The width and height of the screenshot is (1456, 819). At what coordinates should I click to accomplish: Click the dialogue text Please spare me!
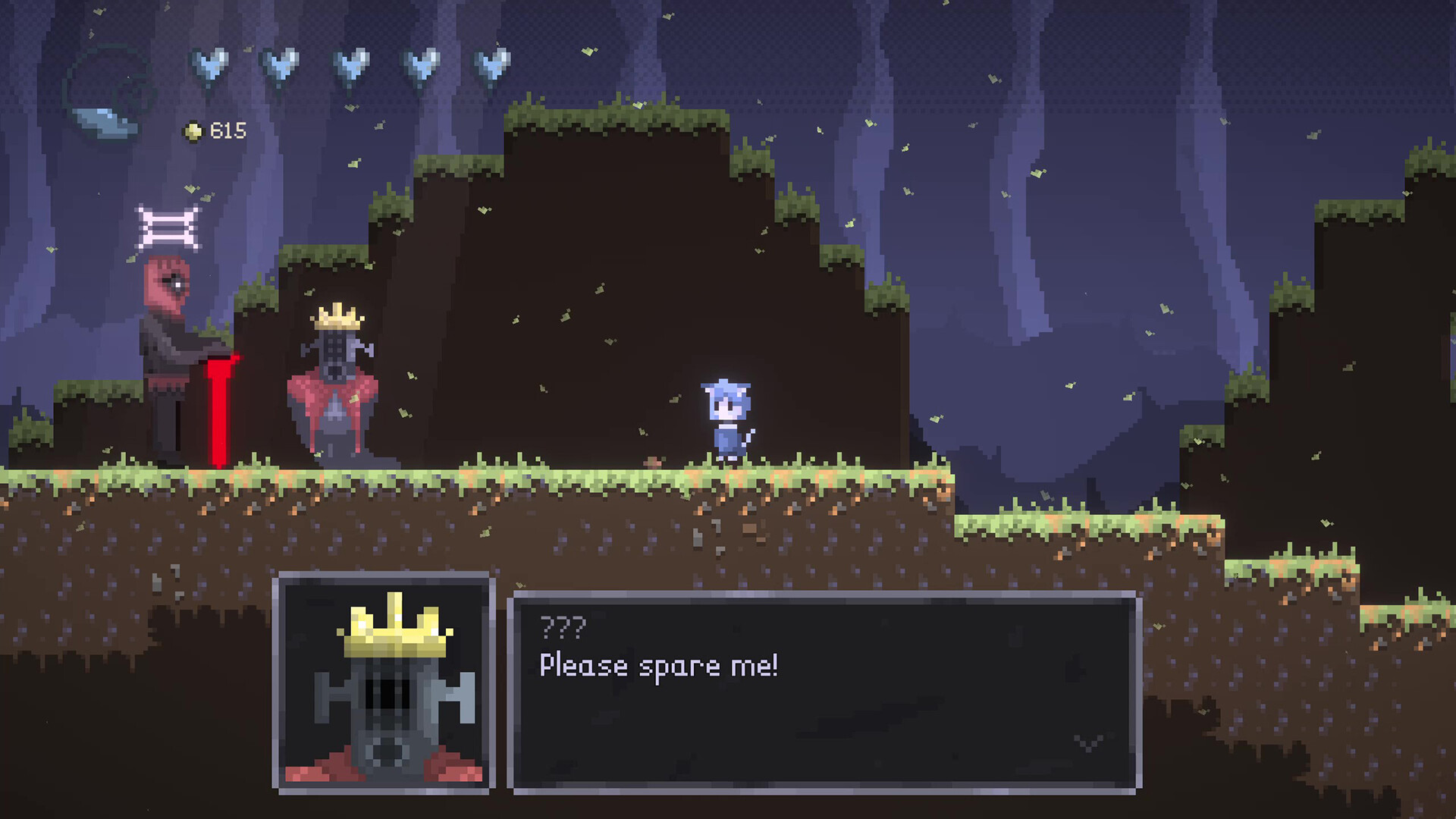tap(660, 667)
